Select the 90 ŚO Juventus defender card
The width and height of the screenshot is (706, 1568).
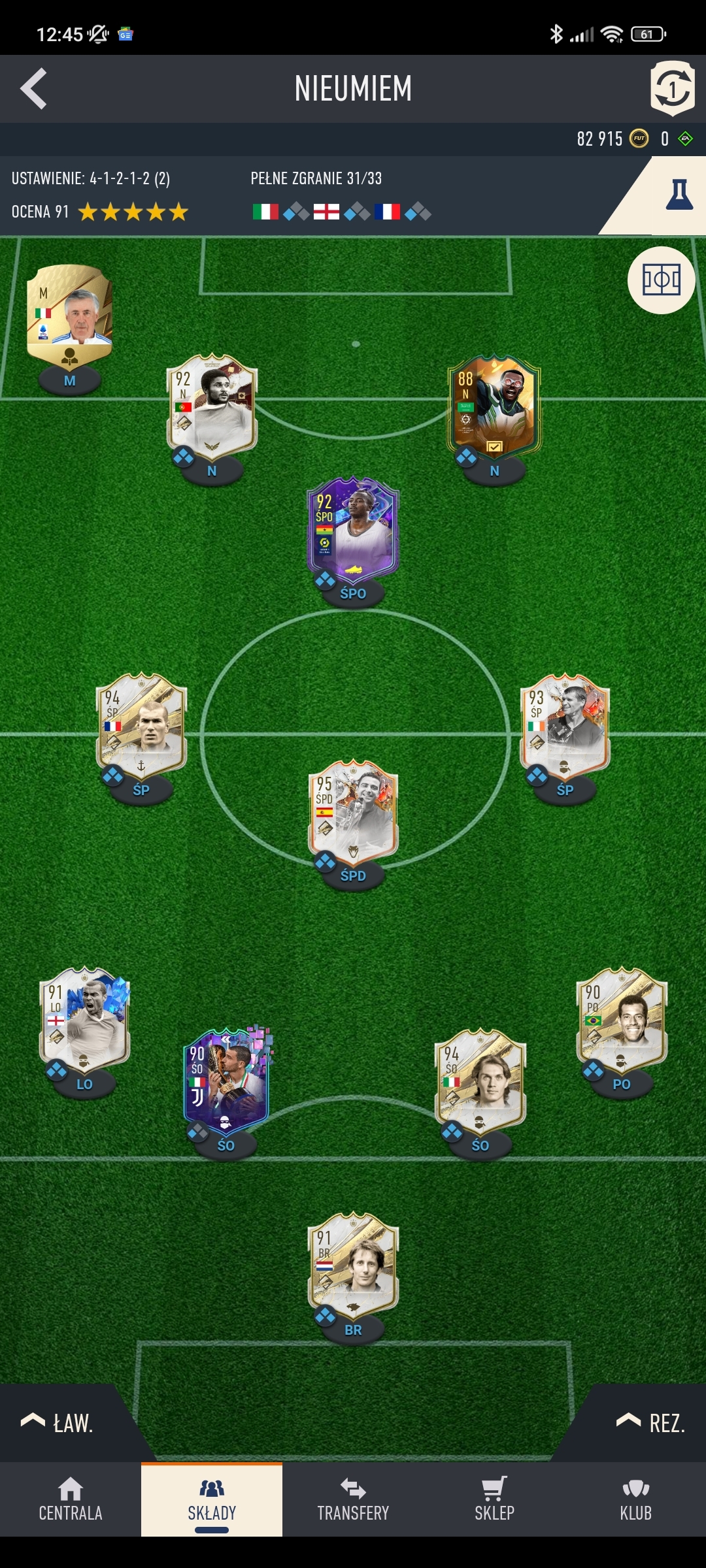pos(226,1081)
